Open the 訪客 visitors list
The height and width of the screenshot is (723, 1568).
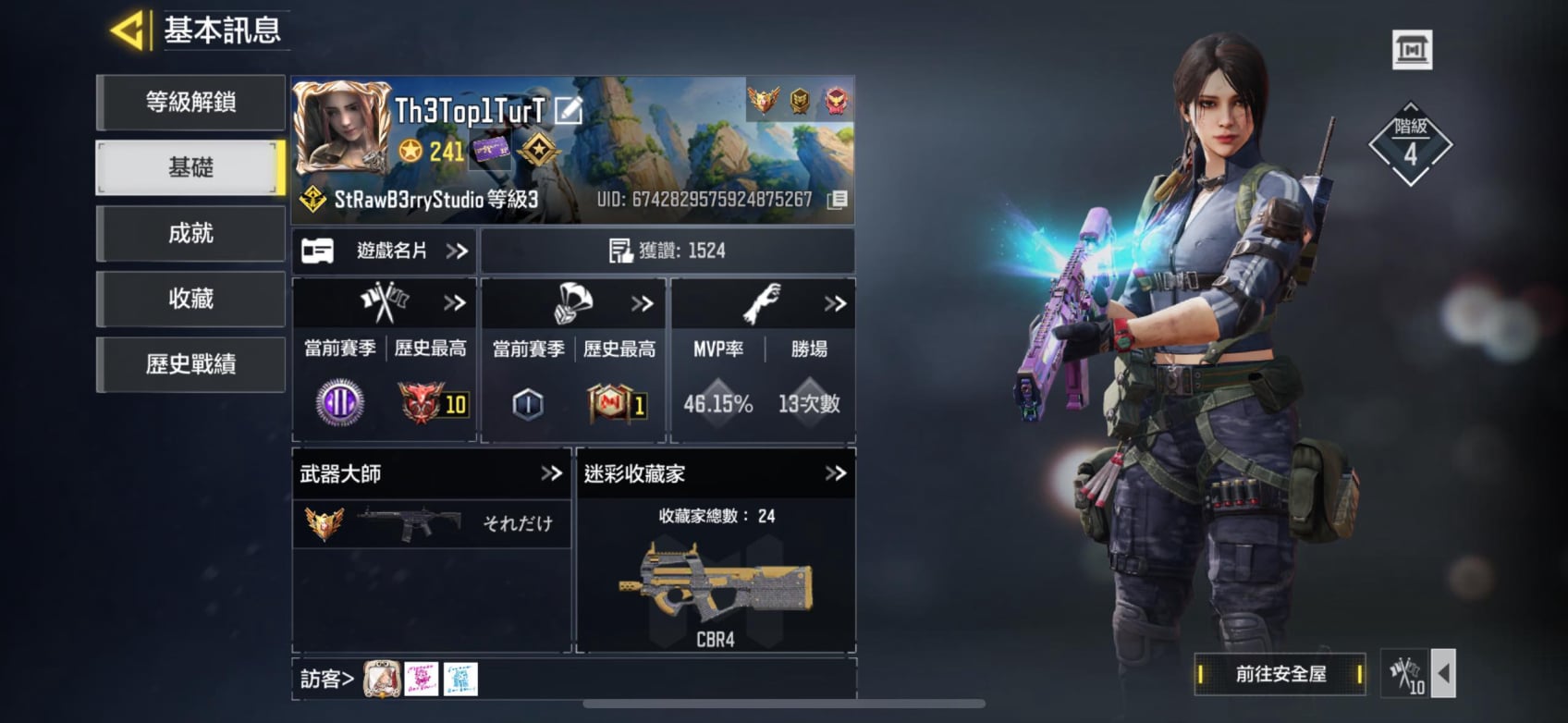coord(327,680)
